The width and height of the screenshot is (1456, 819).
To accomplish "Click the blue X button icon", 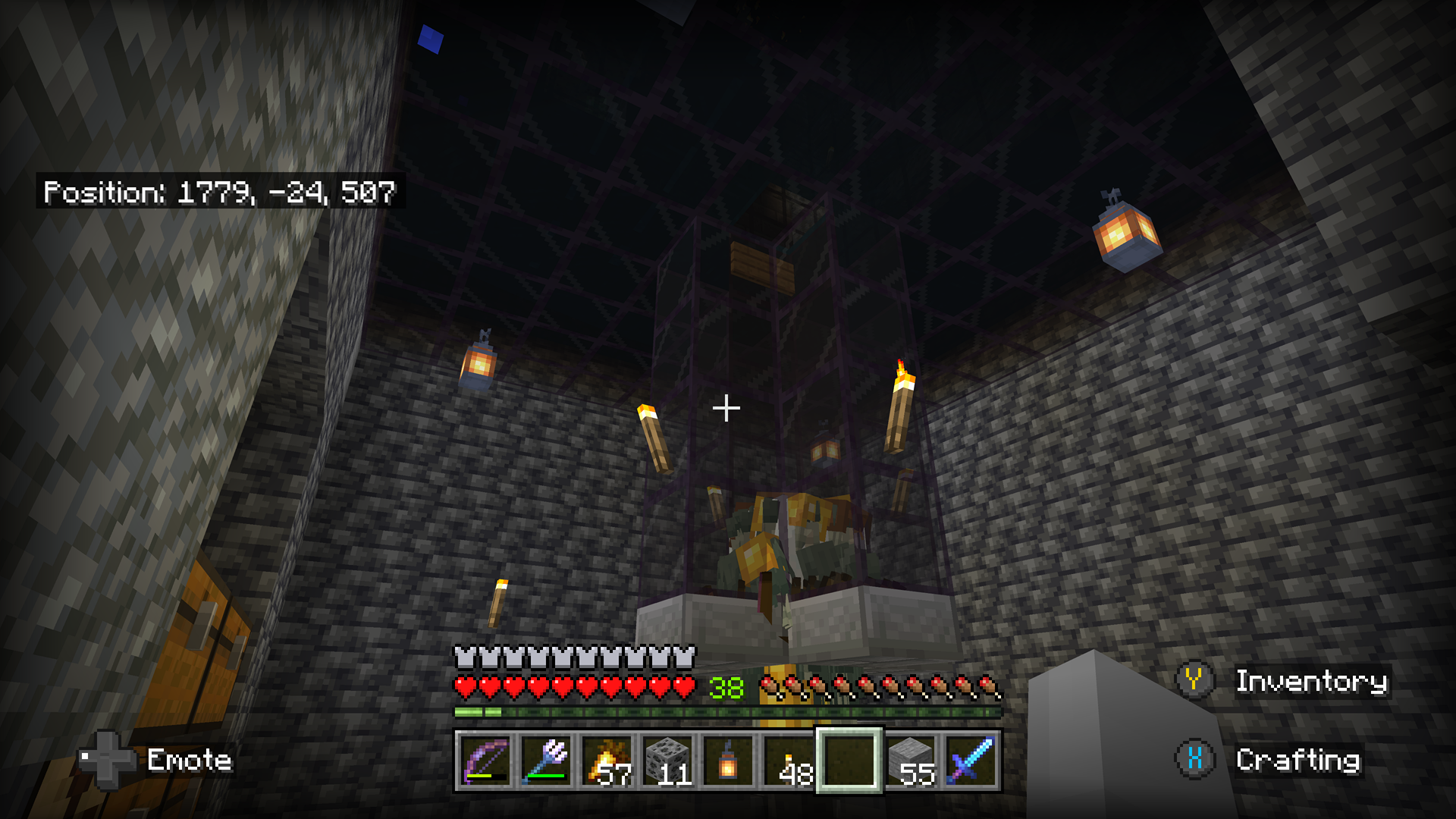I will coord(1196,758).
